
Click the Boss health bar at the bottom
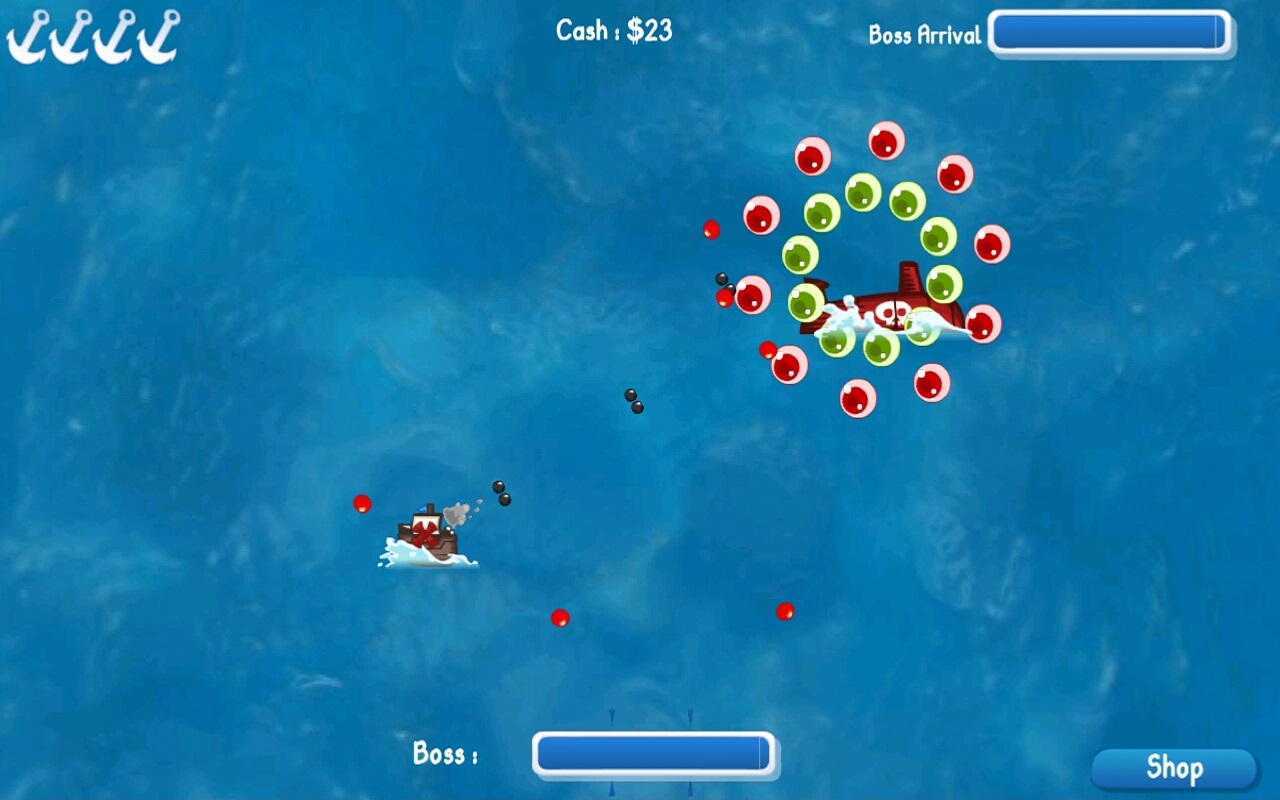655,754
